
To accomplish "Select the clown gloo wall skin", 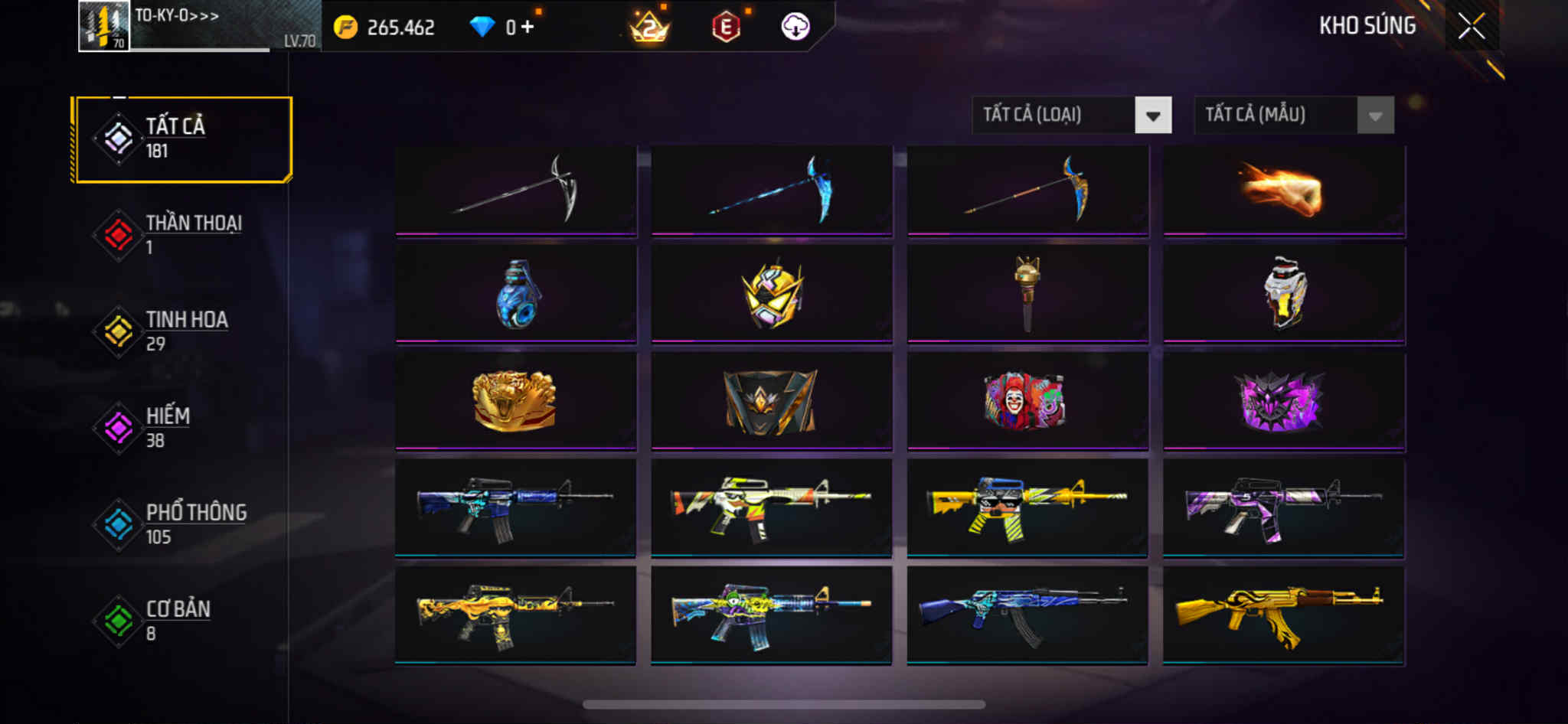I will point(1027,400).
